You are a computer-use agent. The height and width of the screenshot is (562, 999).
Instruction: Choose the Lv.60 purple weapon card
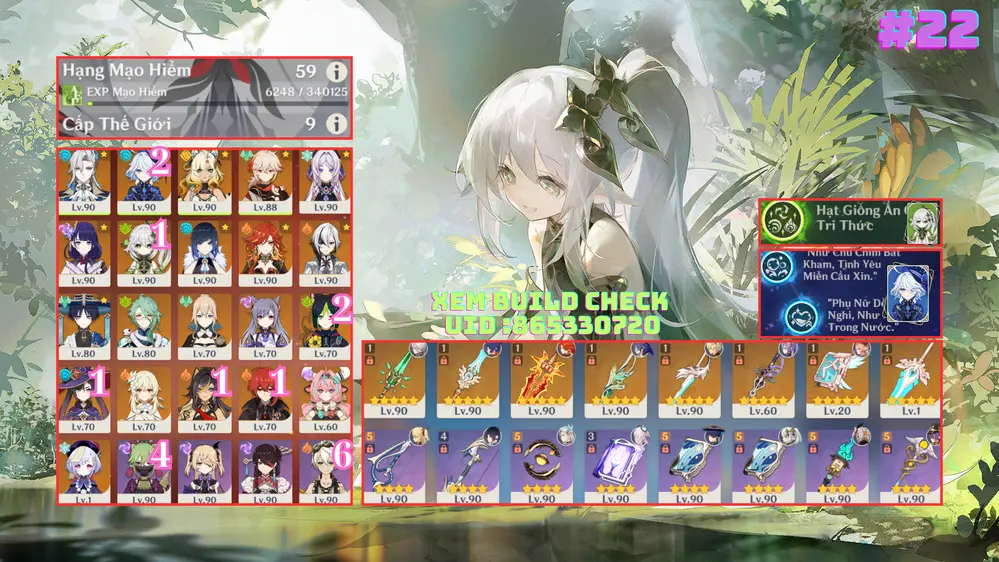click(x=763, y=379)
